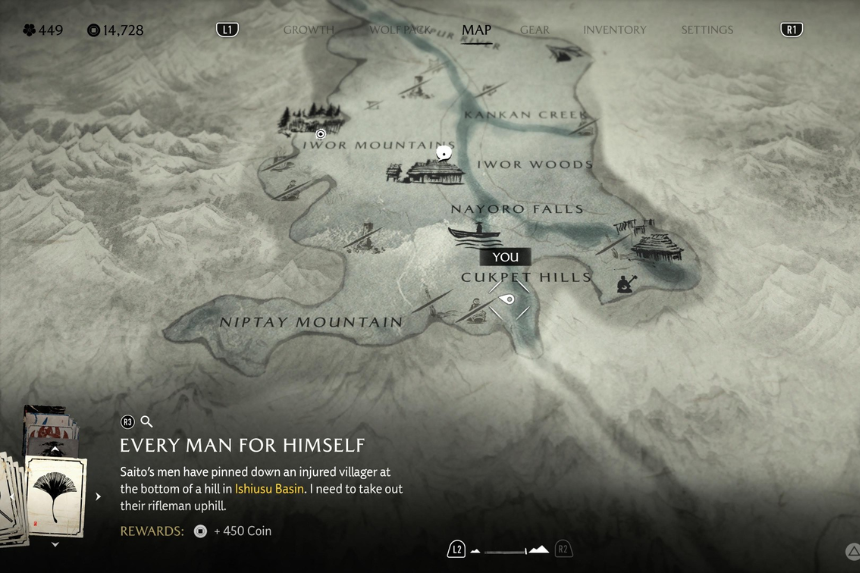
Task: Select the white speech-bubble marker near Iwor Mountains
Action: point(444,153)
